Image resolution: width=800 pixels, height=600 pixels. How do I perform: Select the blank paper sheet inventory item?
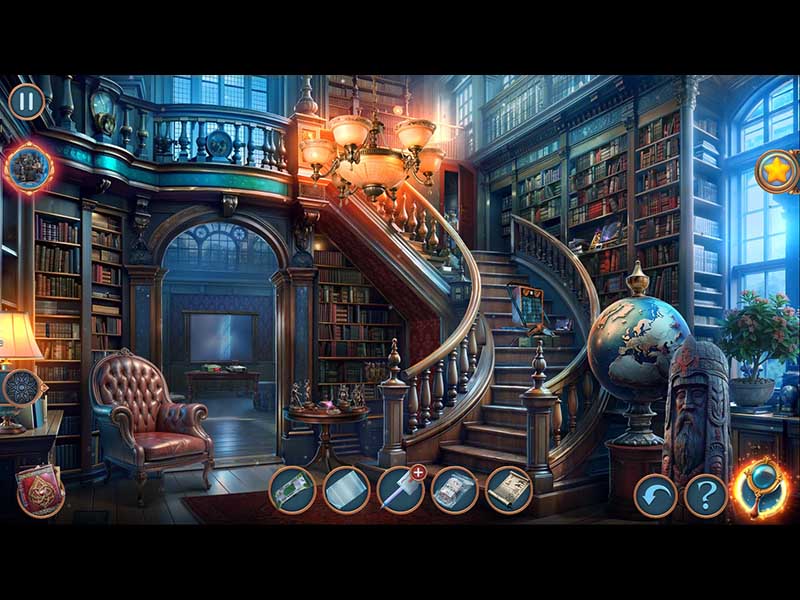tap(346, 490)
